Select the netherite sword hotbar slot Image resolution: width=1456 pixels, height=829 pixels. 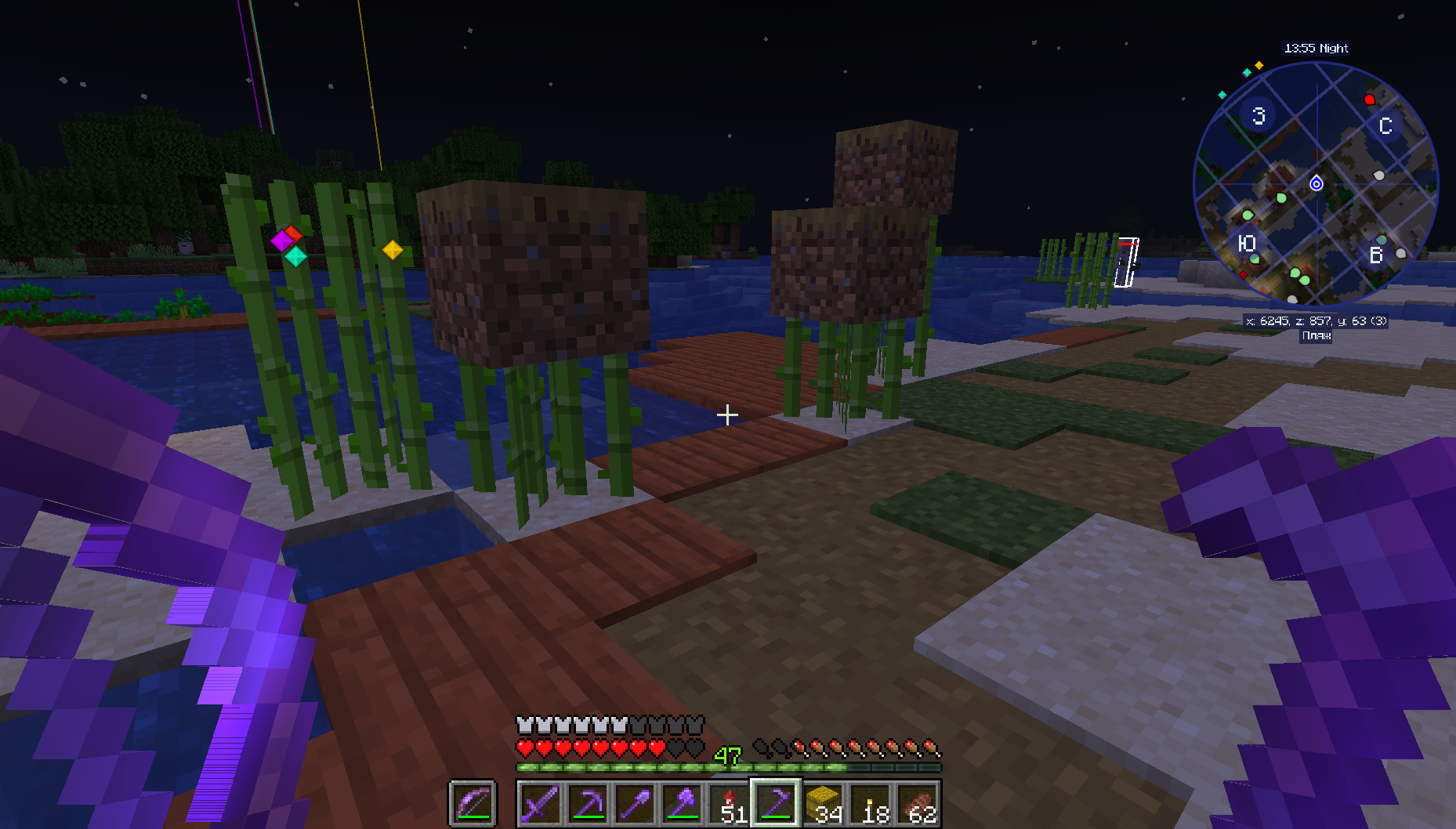pos(541,804)
